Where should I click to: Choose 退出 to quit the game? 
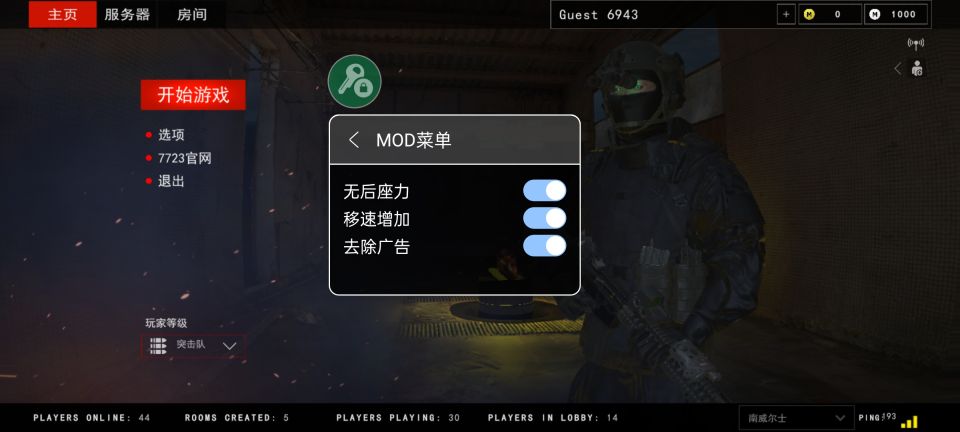coord(171,181)
